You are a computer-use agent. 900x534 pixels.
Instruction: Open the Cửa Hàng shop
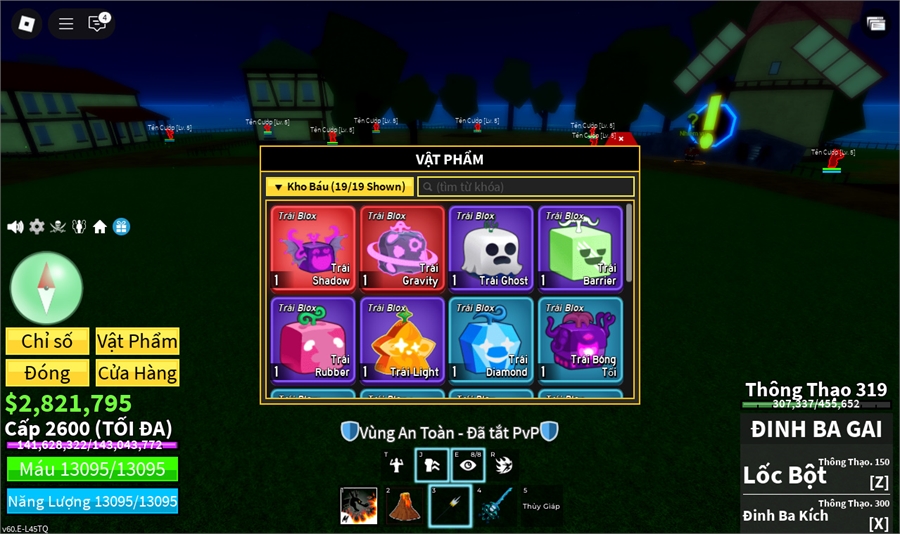[x=137, y=373]
